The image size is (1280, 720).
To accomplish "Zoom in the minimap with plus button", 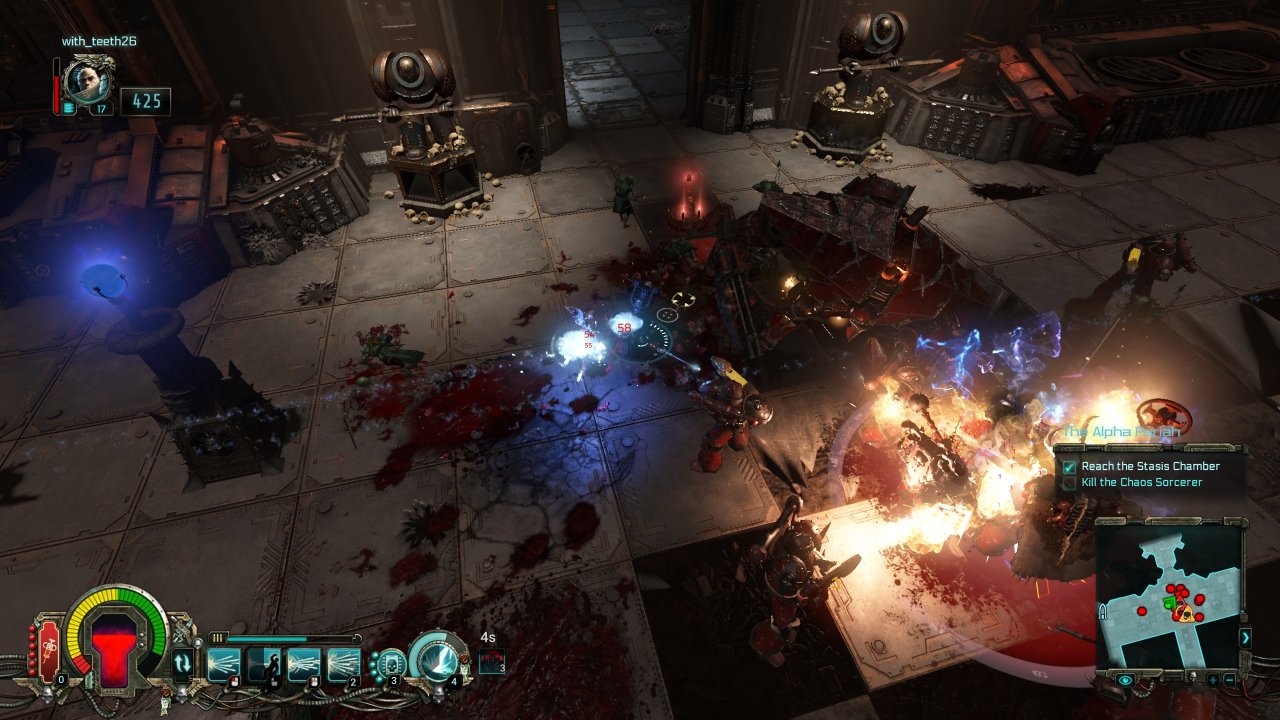I will (x=1211, y=680).
